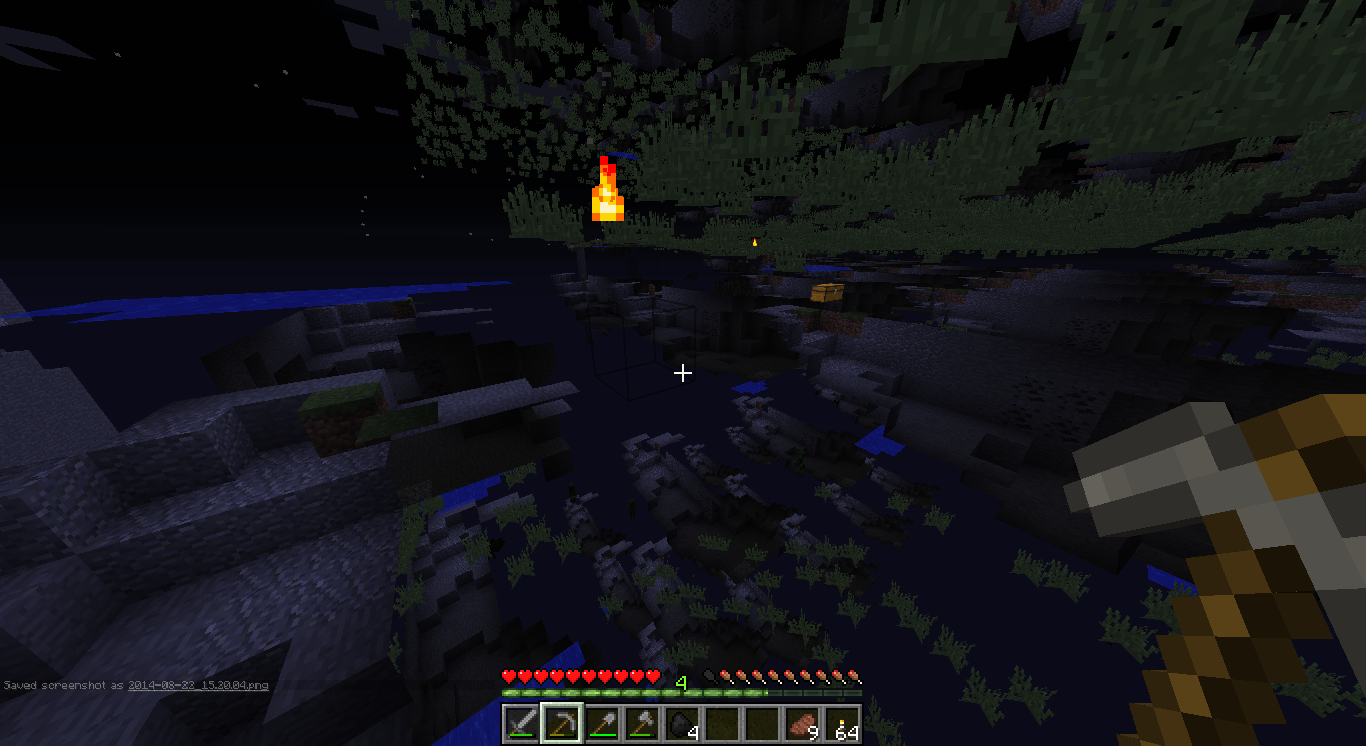
Task: Switch to the axe hotbar slot
Action: 641,722
